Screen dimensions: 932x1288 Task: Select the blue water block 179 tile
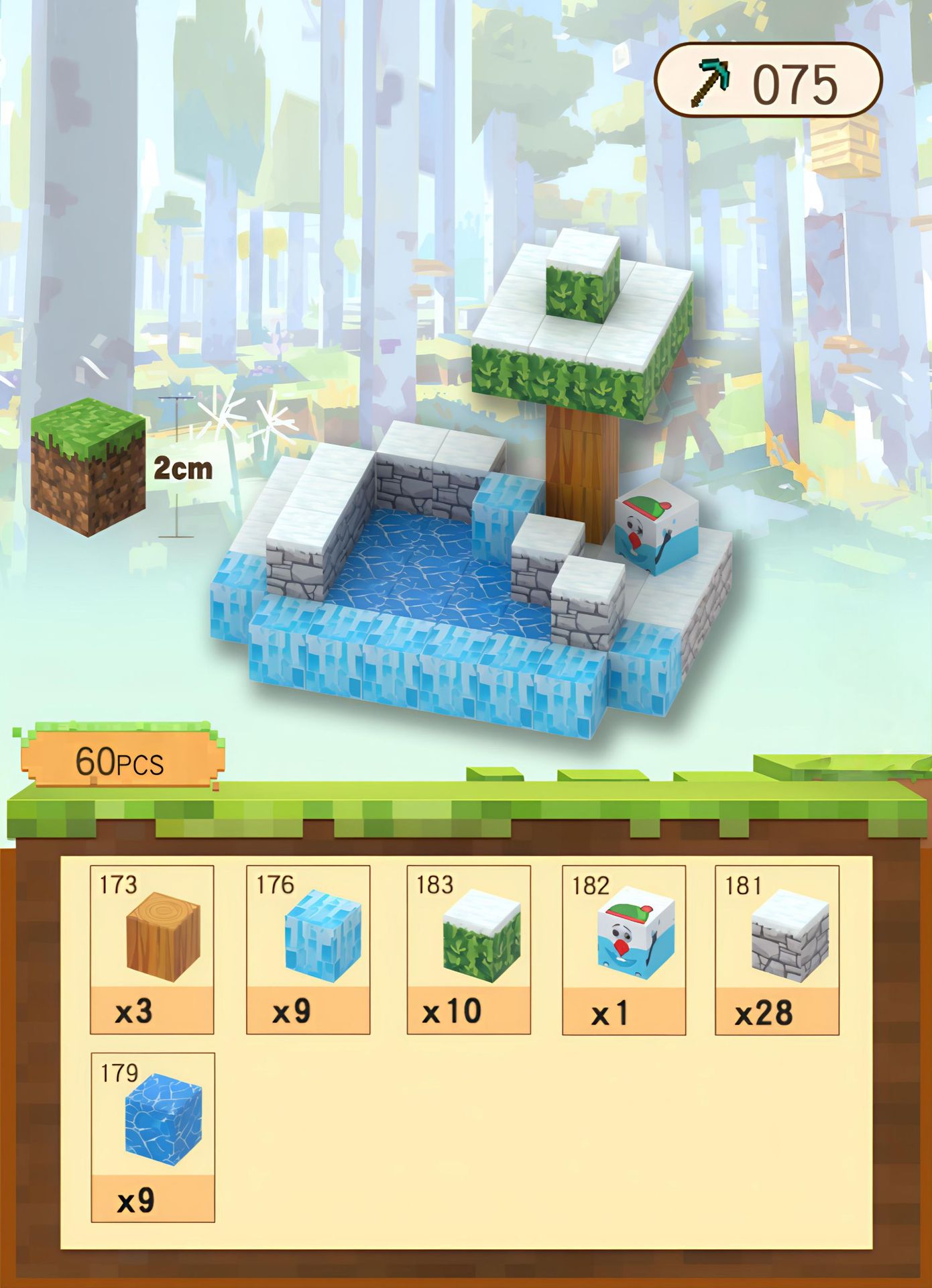coord(152,1136)
